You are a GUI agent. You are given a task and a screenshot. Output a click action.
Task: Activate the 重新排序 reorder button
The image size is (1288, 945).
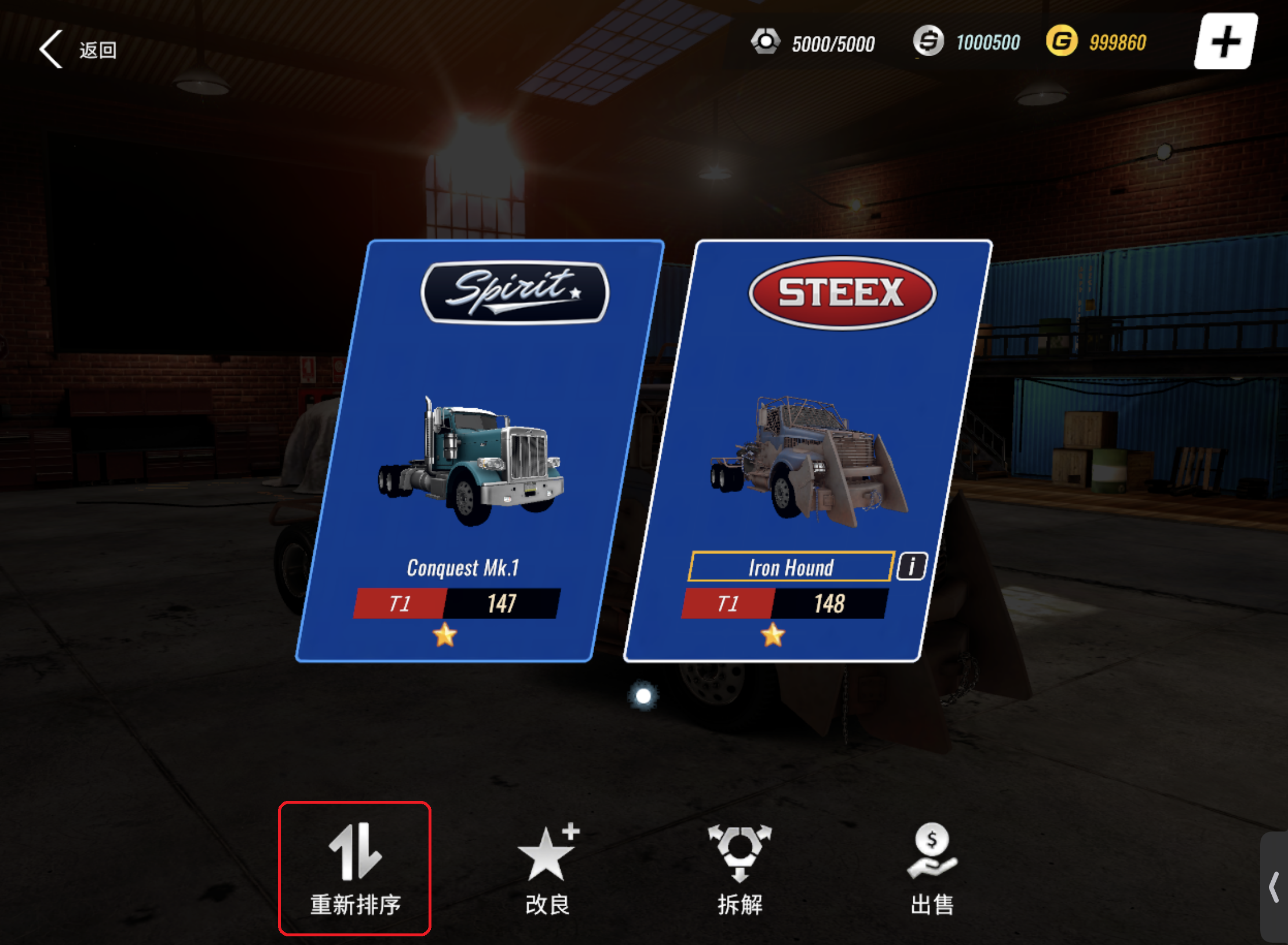point(354,868)
